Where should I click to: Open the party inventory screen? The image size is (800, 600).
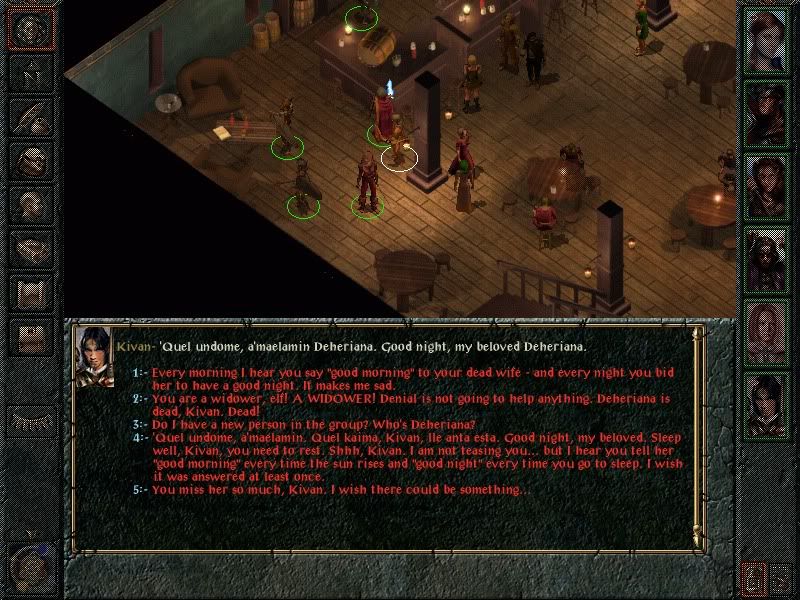(31, 160)
